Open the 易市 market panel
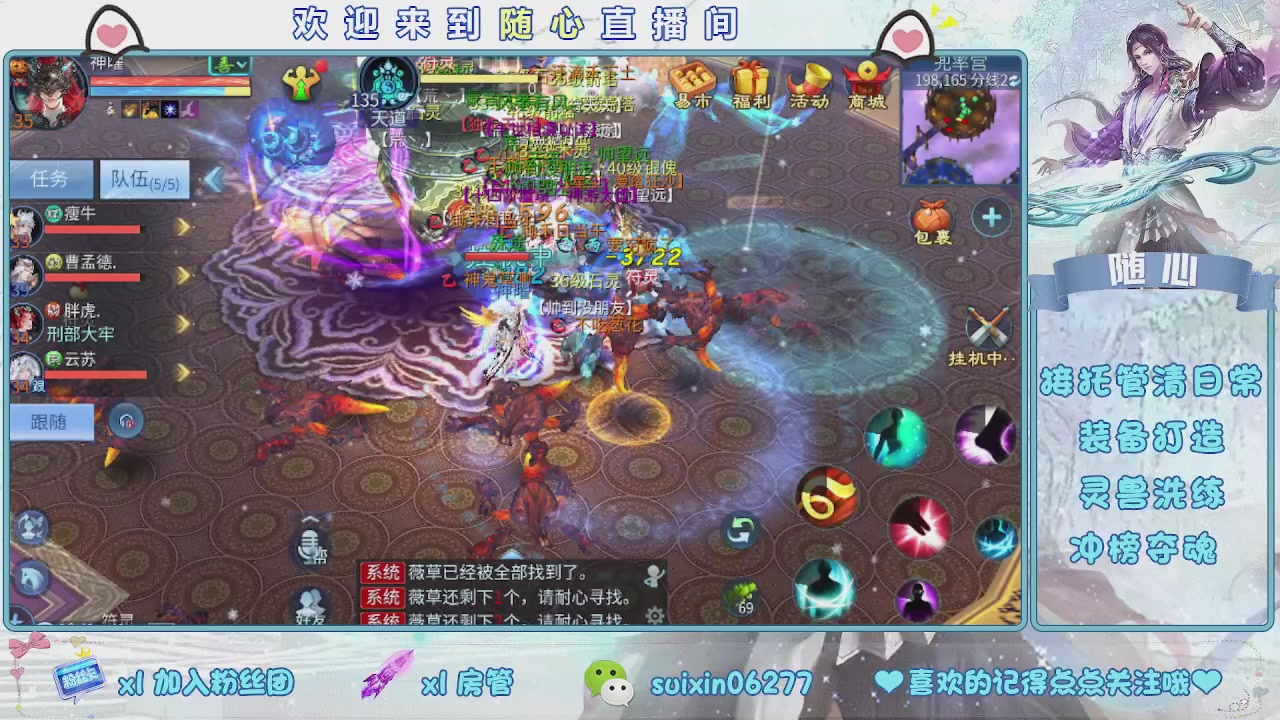This screenshot has width=1280, height=720. pyautogui.click(x=694, y=80)
